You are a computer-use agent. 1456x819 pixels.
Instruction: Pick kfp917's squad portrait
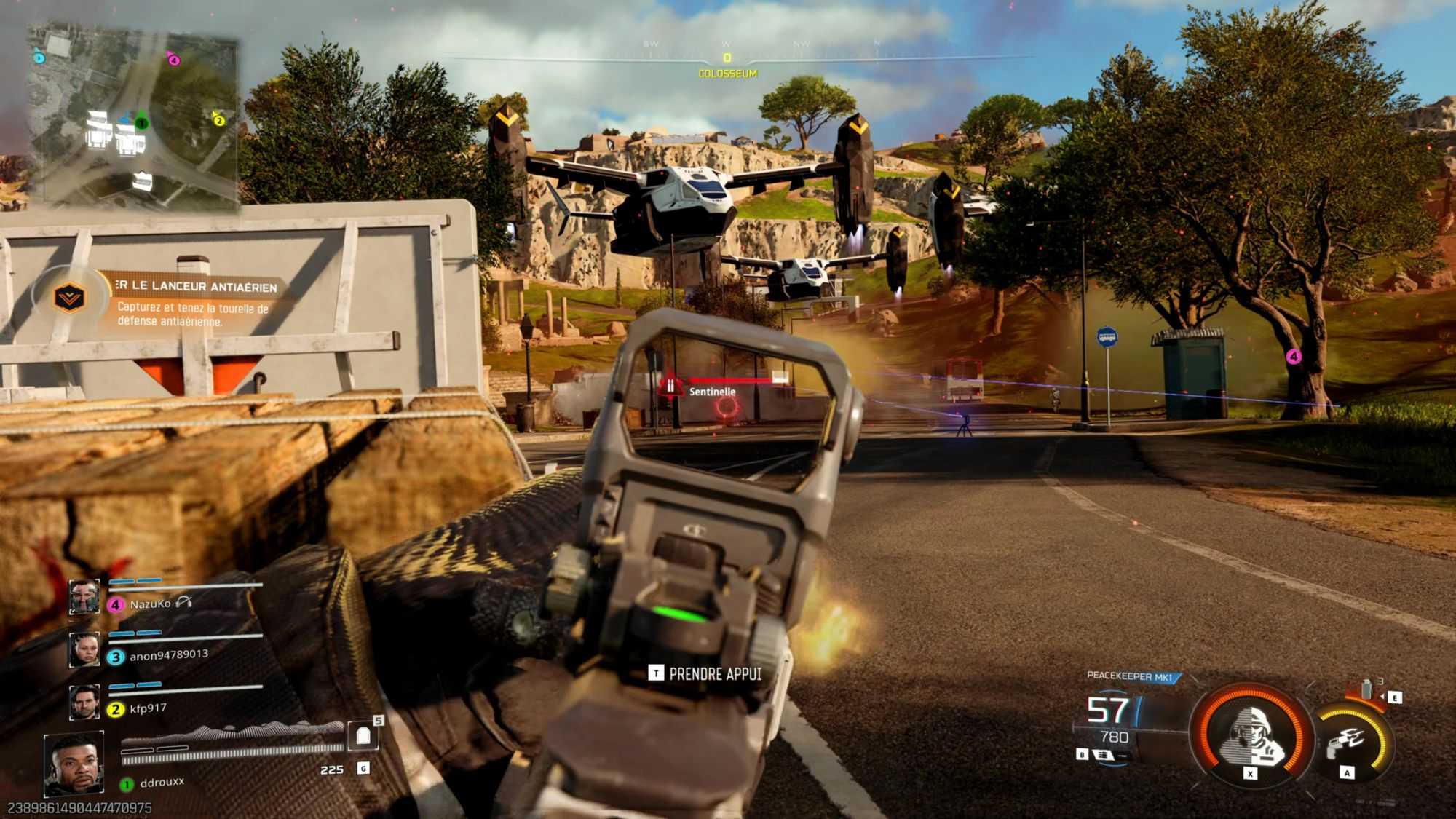tap(84, 702)
